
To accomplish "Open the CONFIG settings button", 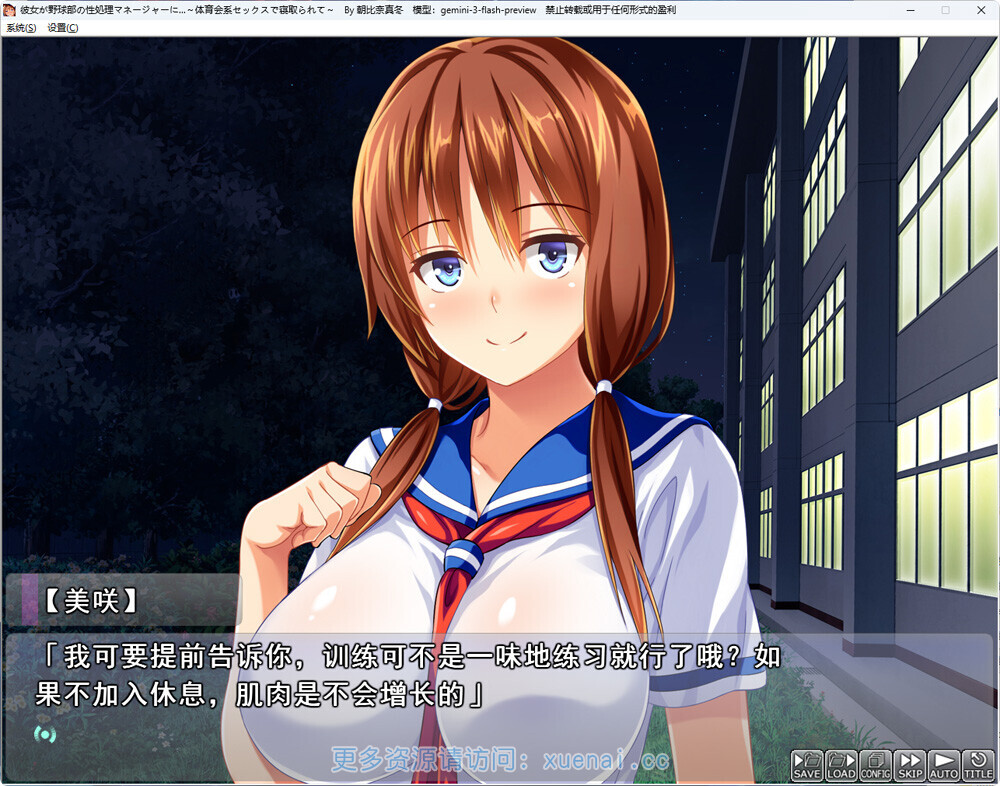I will click(x=875, y=765).
